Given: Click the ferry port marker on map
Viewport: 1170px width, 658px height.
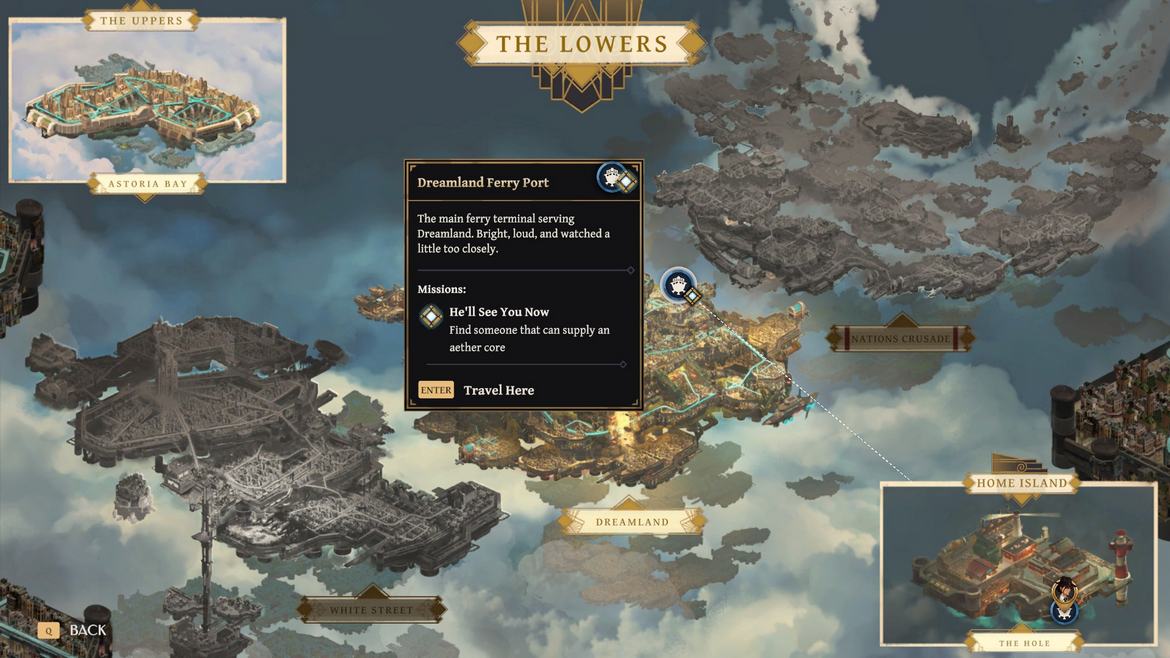Looking at the screenshot, I should (x=679, y=286).
